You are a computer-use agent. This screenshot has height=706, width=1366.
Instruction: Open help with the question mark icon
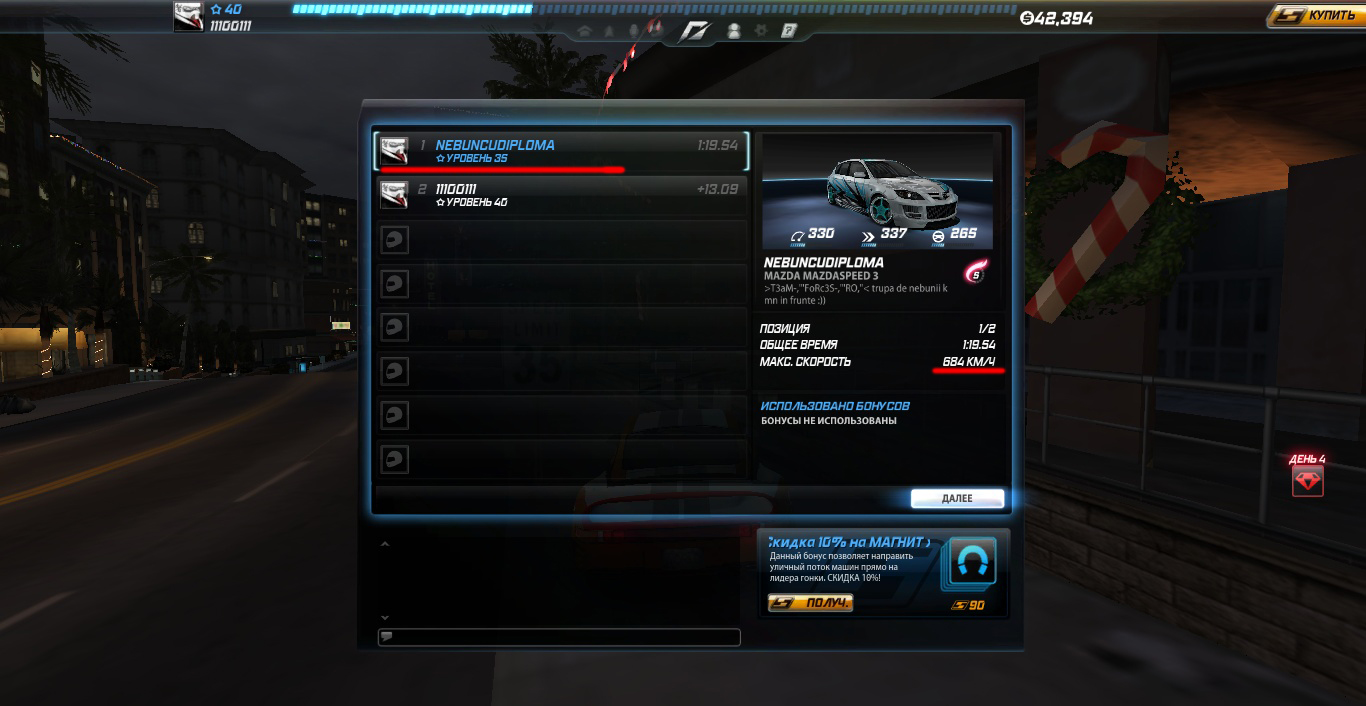point(789,31)
